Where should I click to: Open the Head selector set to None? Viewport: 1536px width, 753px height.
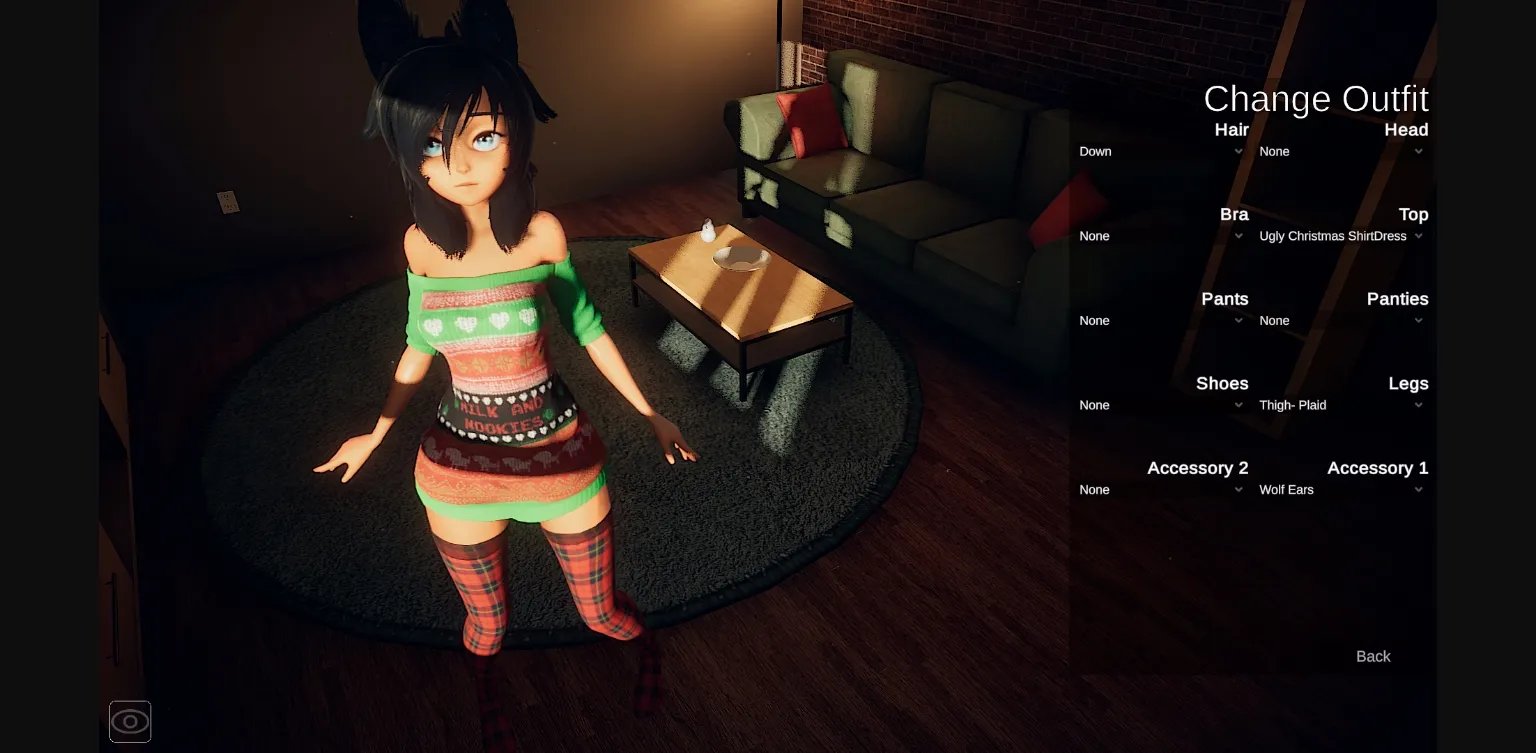[x=1340, y=151]
